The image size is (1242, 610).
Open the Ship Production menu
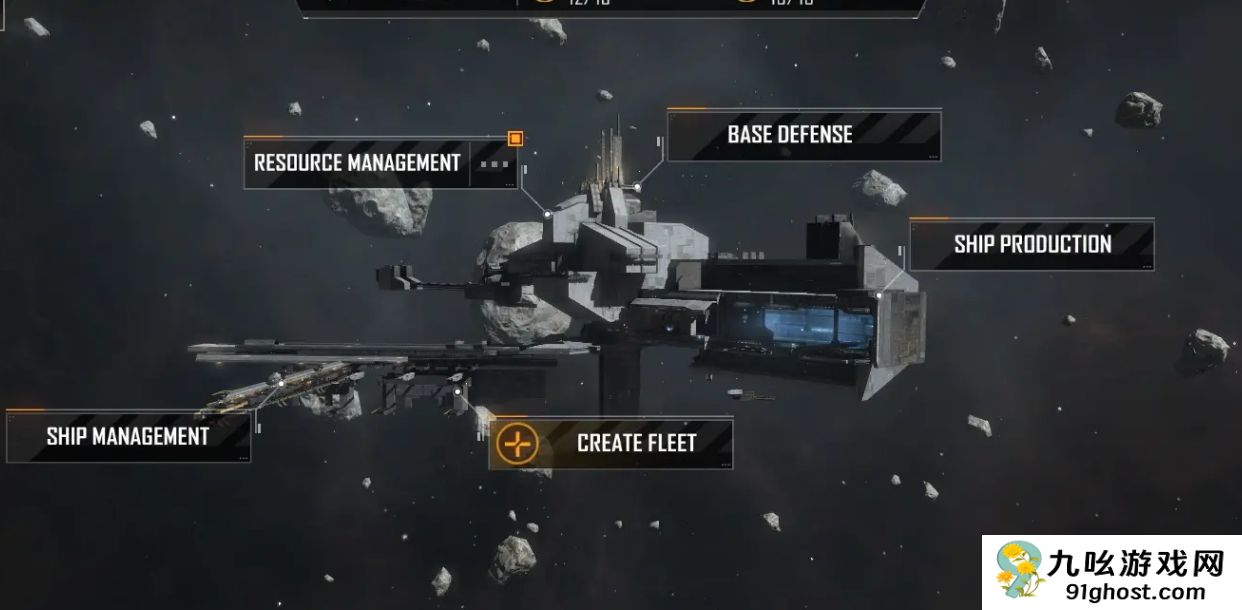click(1031, 244)
